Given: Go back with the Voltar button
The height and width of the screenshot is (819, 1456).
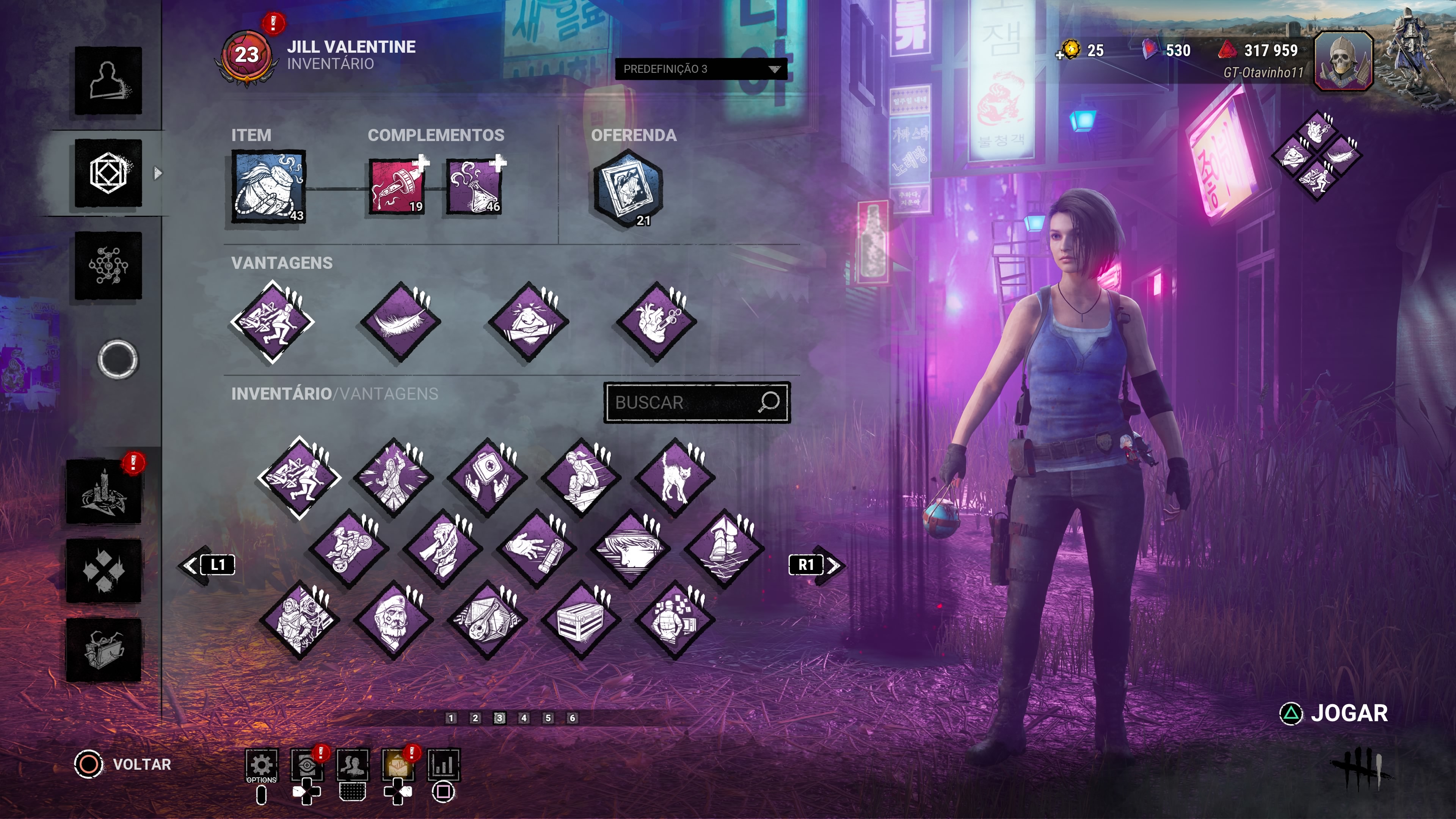Looking at the screenshot, I should (124, 764).
